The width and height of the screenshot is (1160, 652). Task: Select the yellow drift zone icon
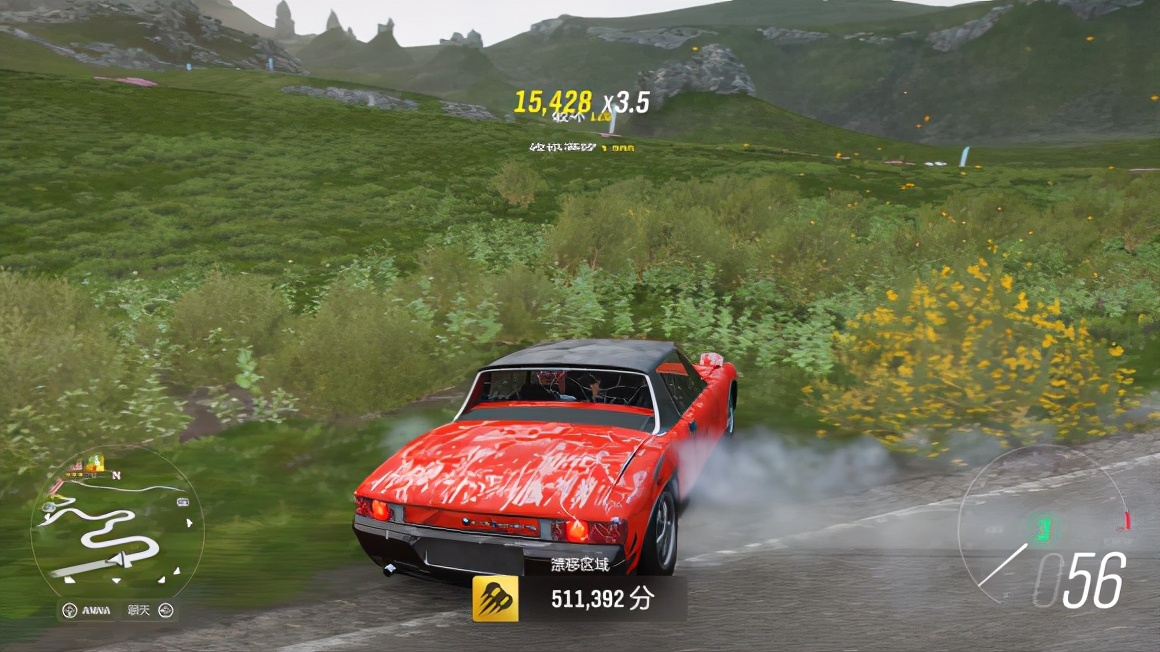coord(496,598)
